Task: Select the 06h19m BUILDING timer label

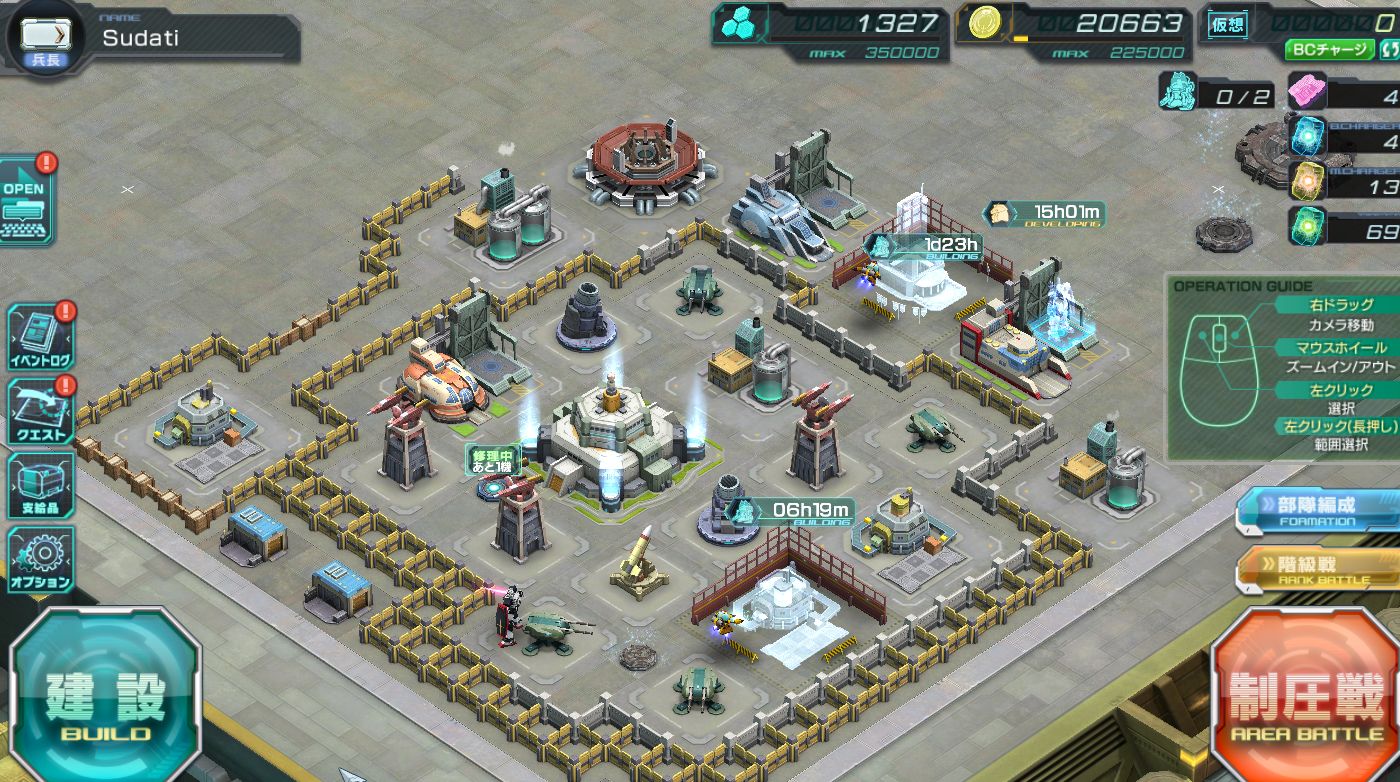Action: click(x=790, y=512)
